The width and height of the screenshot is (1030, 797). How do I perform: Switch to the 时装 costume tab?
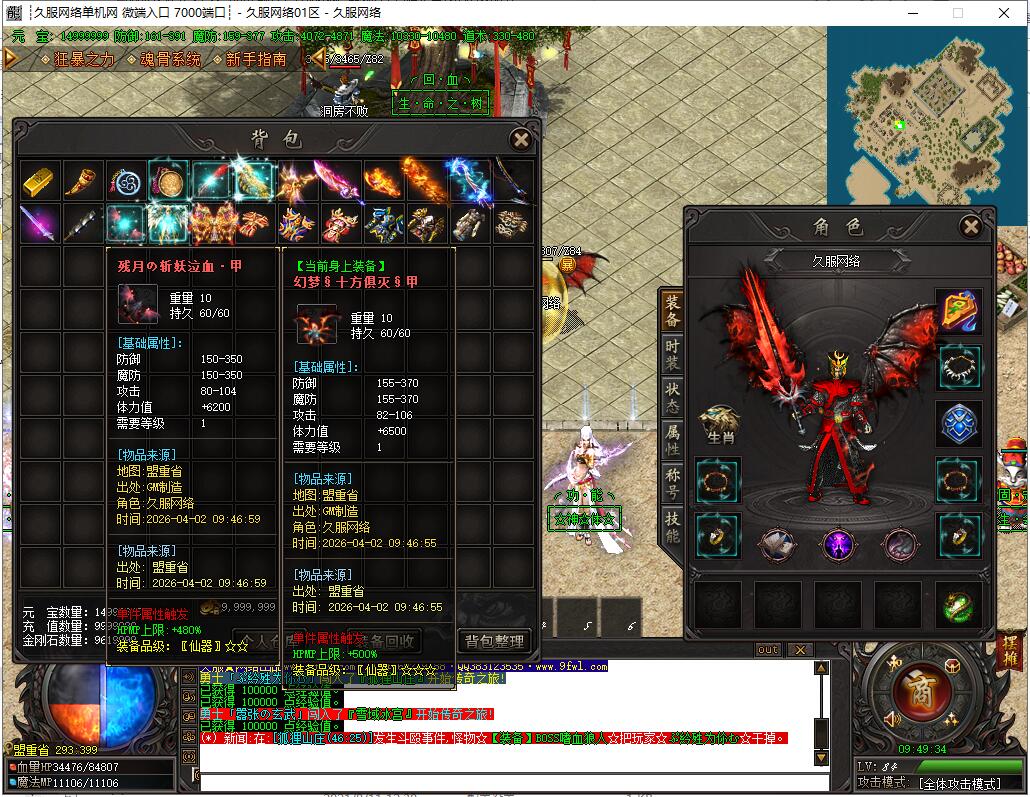tap(672, 354)
